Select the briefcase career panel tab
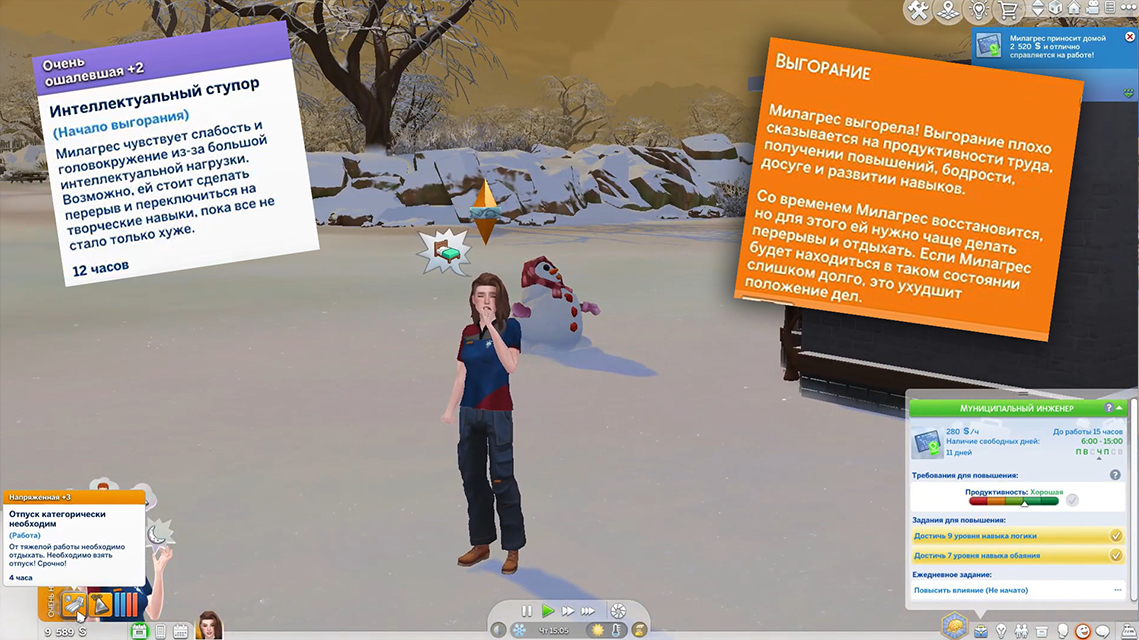 pyautogui.click(x=981, y=631)
